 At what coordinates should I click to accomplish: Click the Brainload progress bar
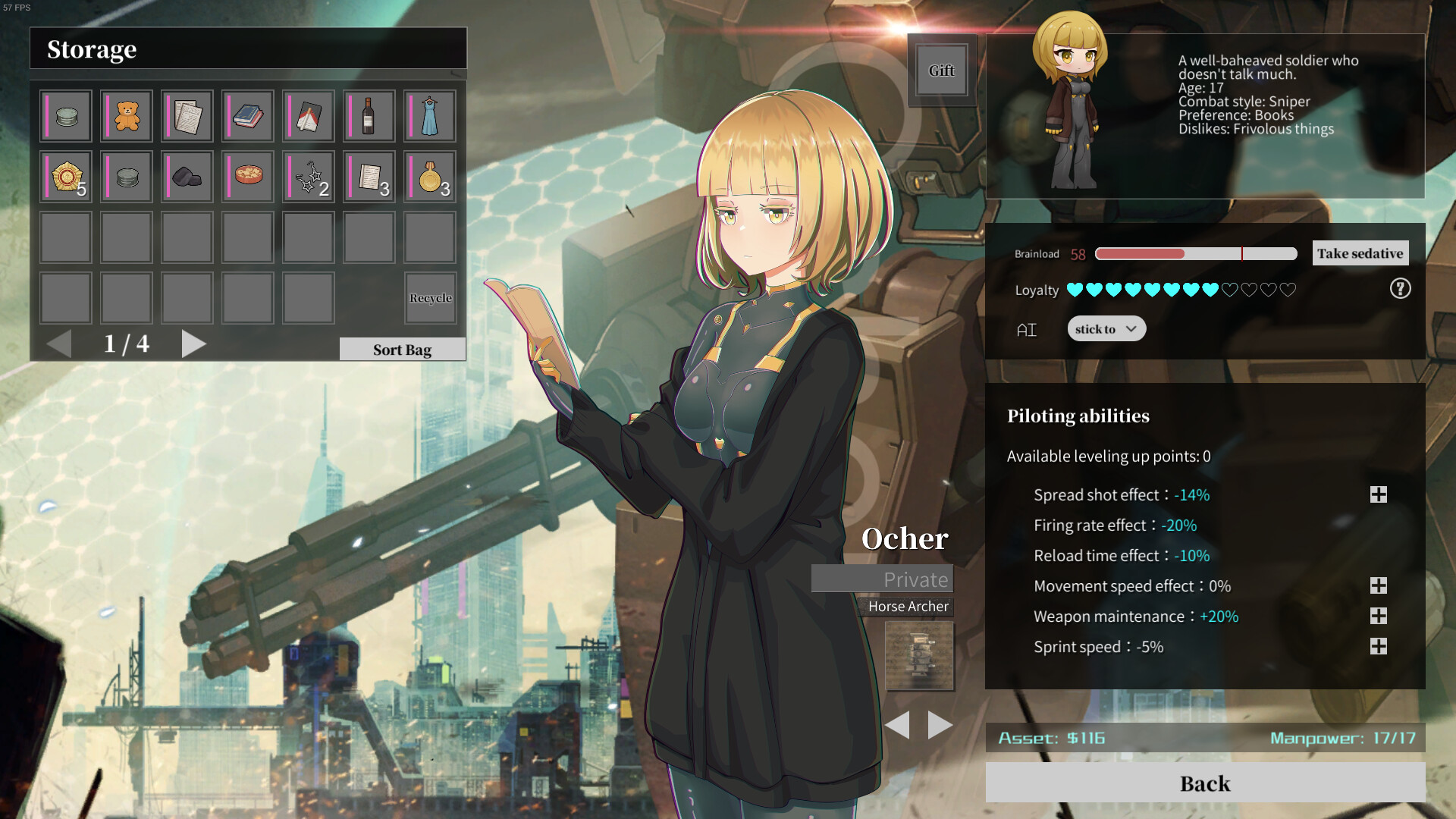tap(1194, 253)
